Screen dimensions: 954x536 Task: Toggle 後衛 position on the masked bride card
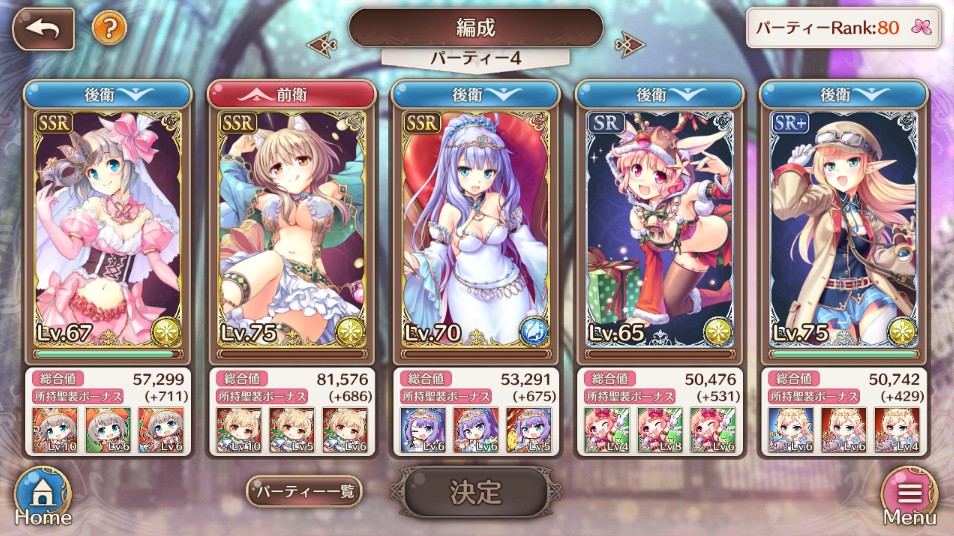(108, 94)
